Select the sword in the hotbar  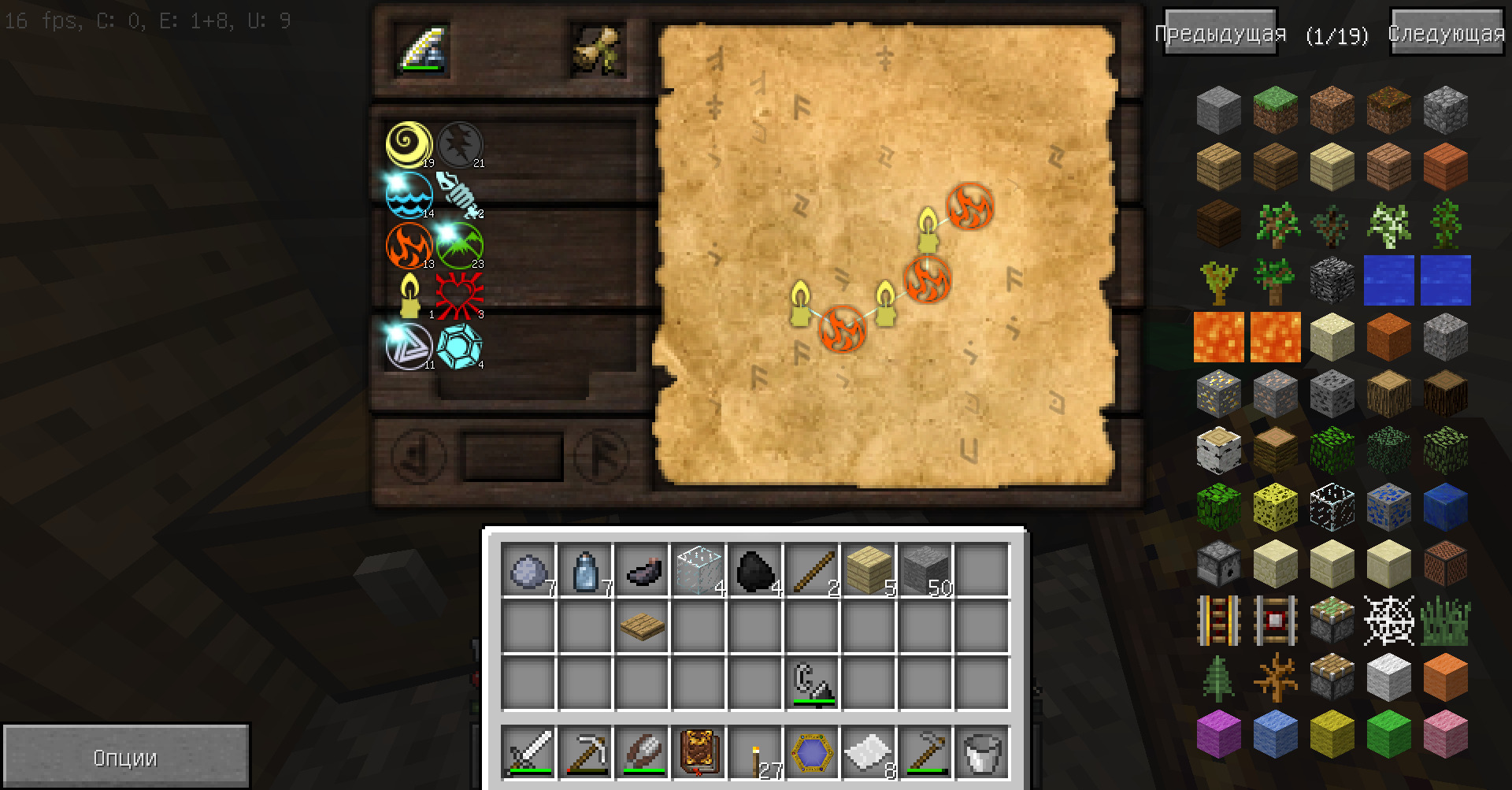point(528,751)
